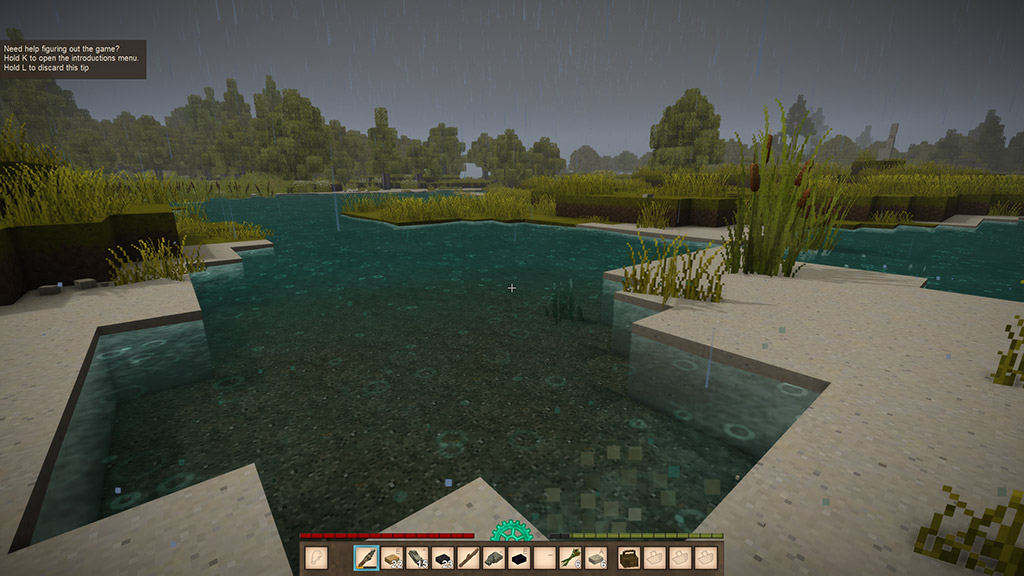The height and width of the screenshot is (576, 1024).
Task: Select the hotbar slot with 22 items
Action: [x=392, y=558]
